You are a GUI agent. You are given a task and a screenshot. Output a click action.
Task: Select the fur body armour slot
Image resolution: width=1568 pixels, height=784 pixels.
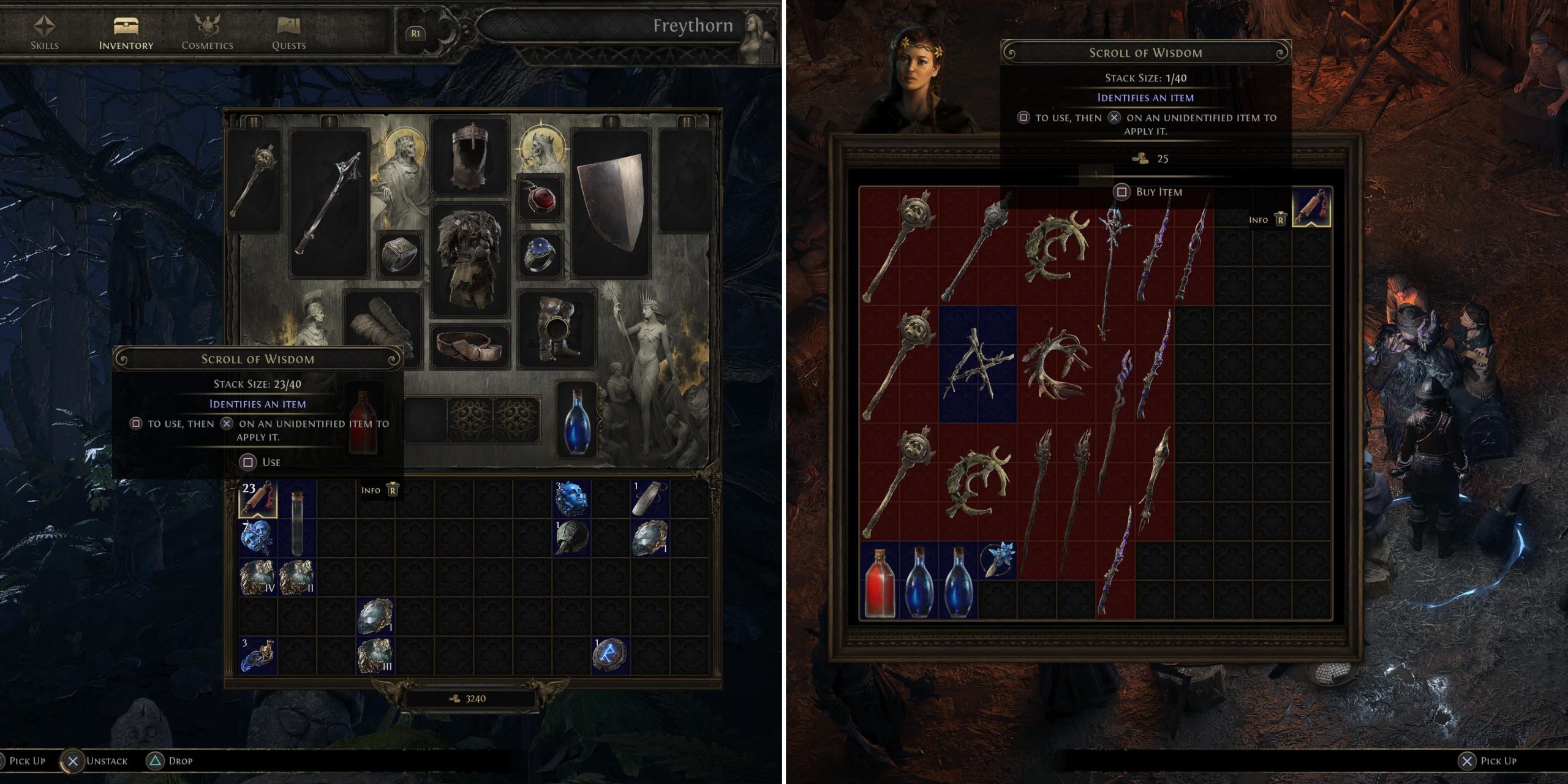[470, 259]
